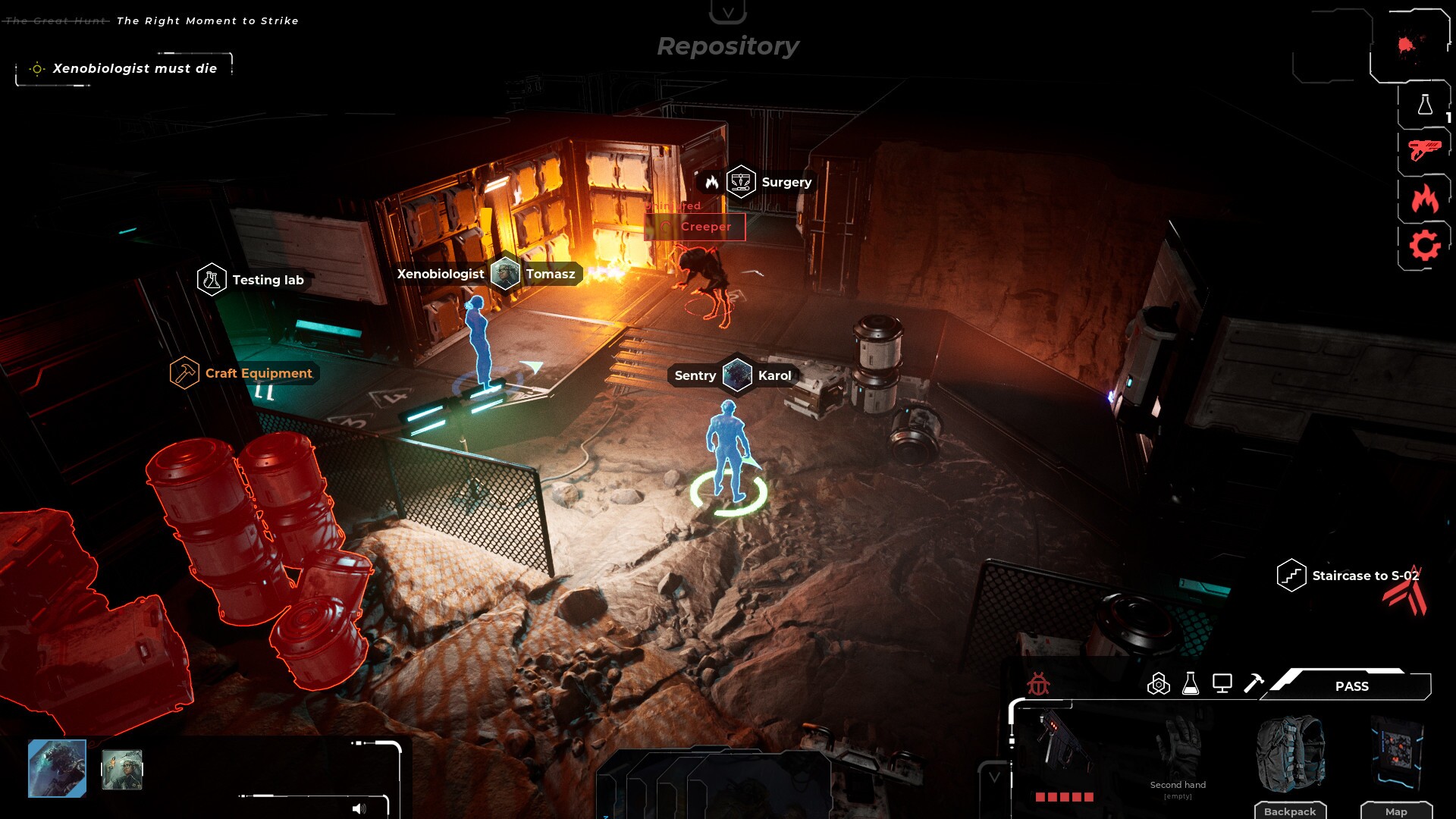Expand the chevron at top center of screen
The height and width of the screenshot is (819, 1456).
(x=728, y=11)
